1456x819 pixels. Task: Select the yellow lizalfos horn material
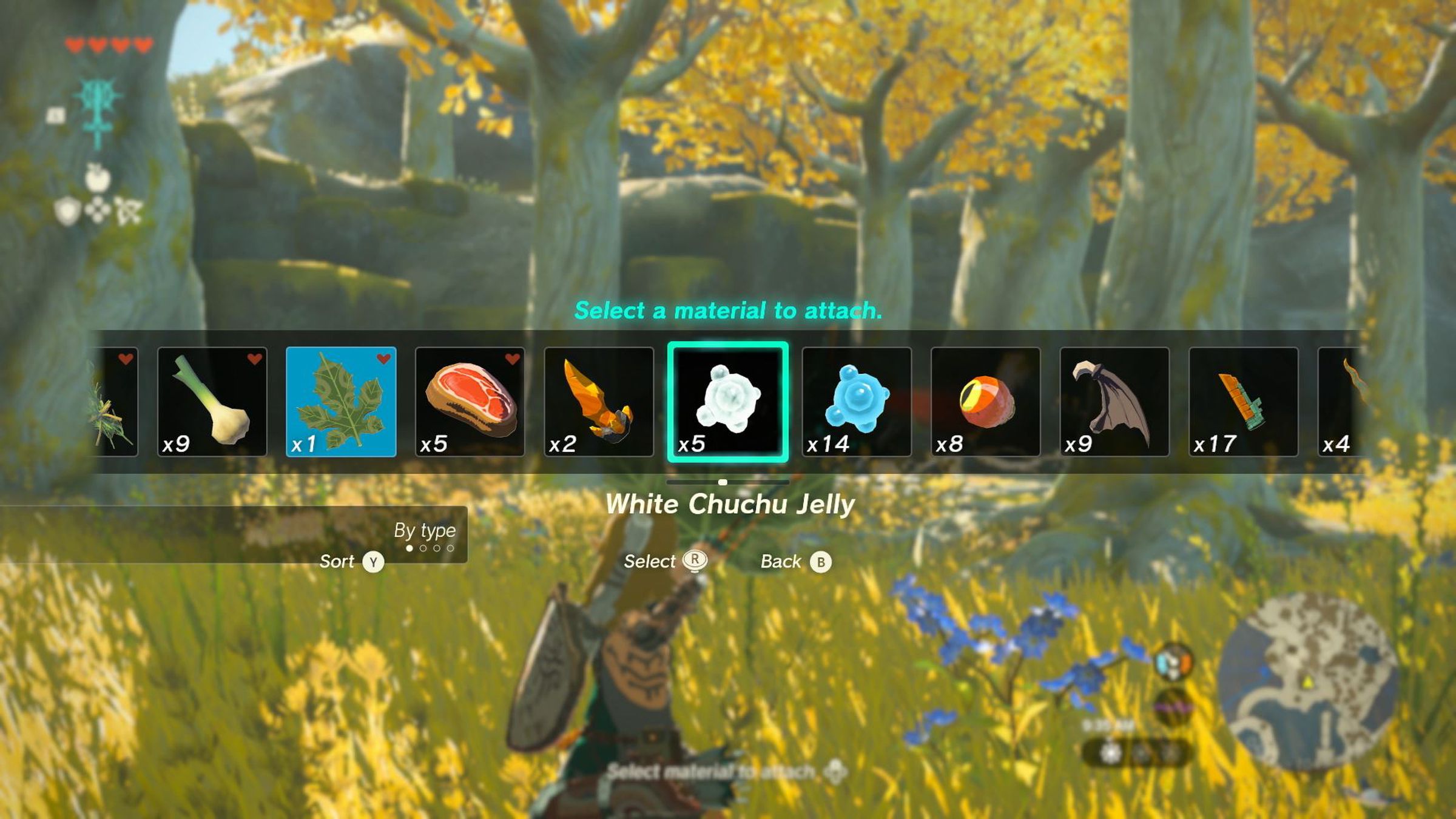[601, 403]
